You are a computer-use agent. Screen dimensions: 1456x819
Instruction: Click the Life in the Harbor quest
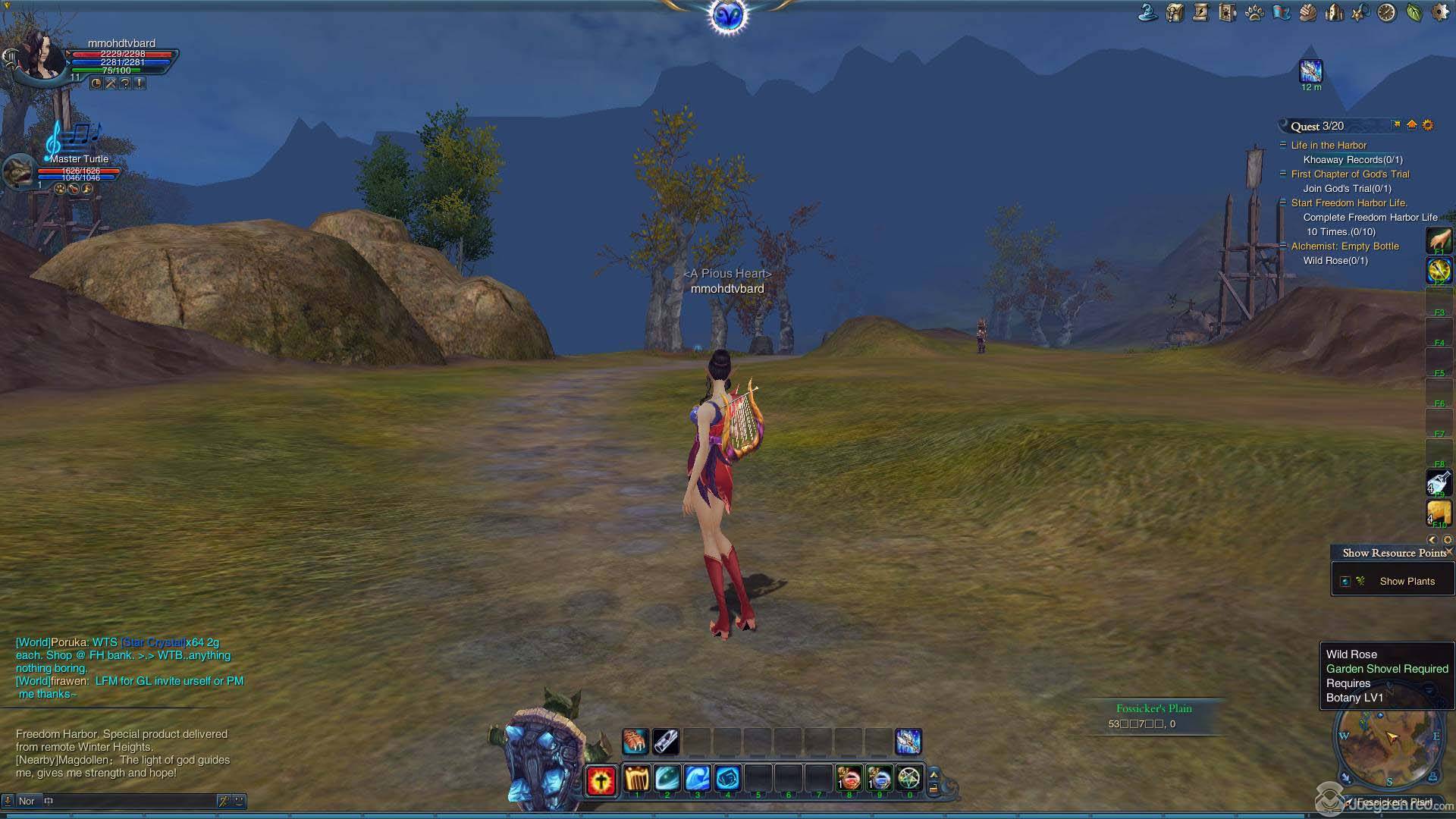1329,146
